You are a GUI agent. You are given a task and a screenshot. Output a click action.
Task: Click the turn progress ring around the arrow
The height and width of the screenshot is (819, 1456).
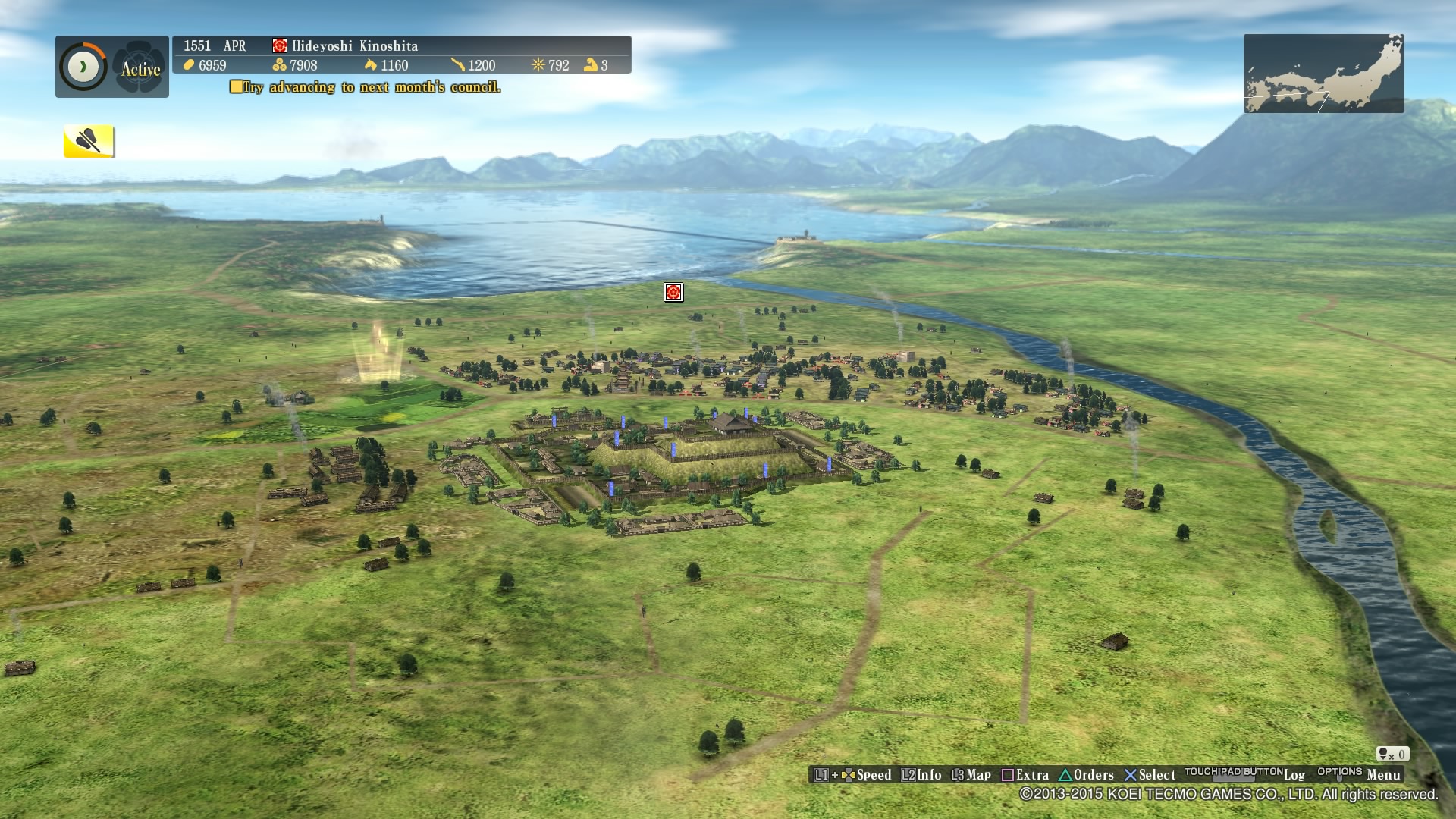83,66
